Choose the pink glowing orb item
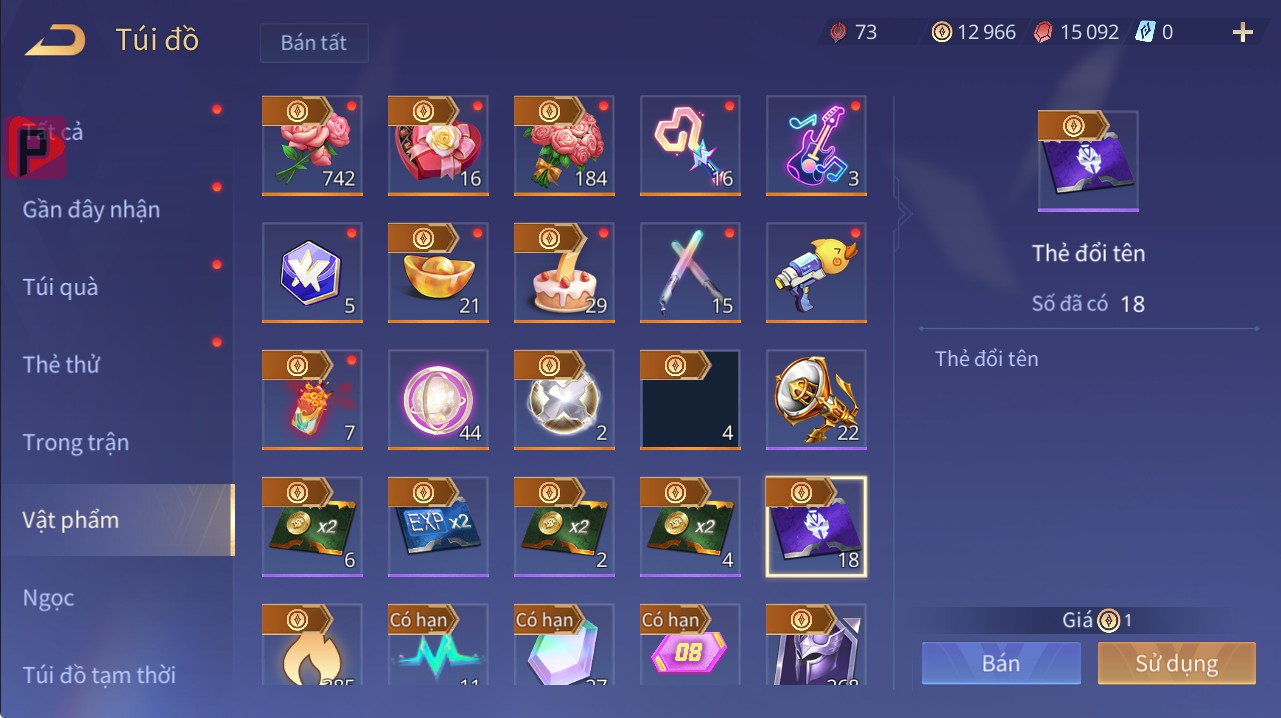The height and width of the screenshot is (718, 1281). point(438,399)
